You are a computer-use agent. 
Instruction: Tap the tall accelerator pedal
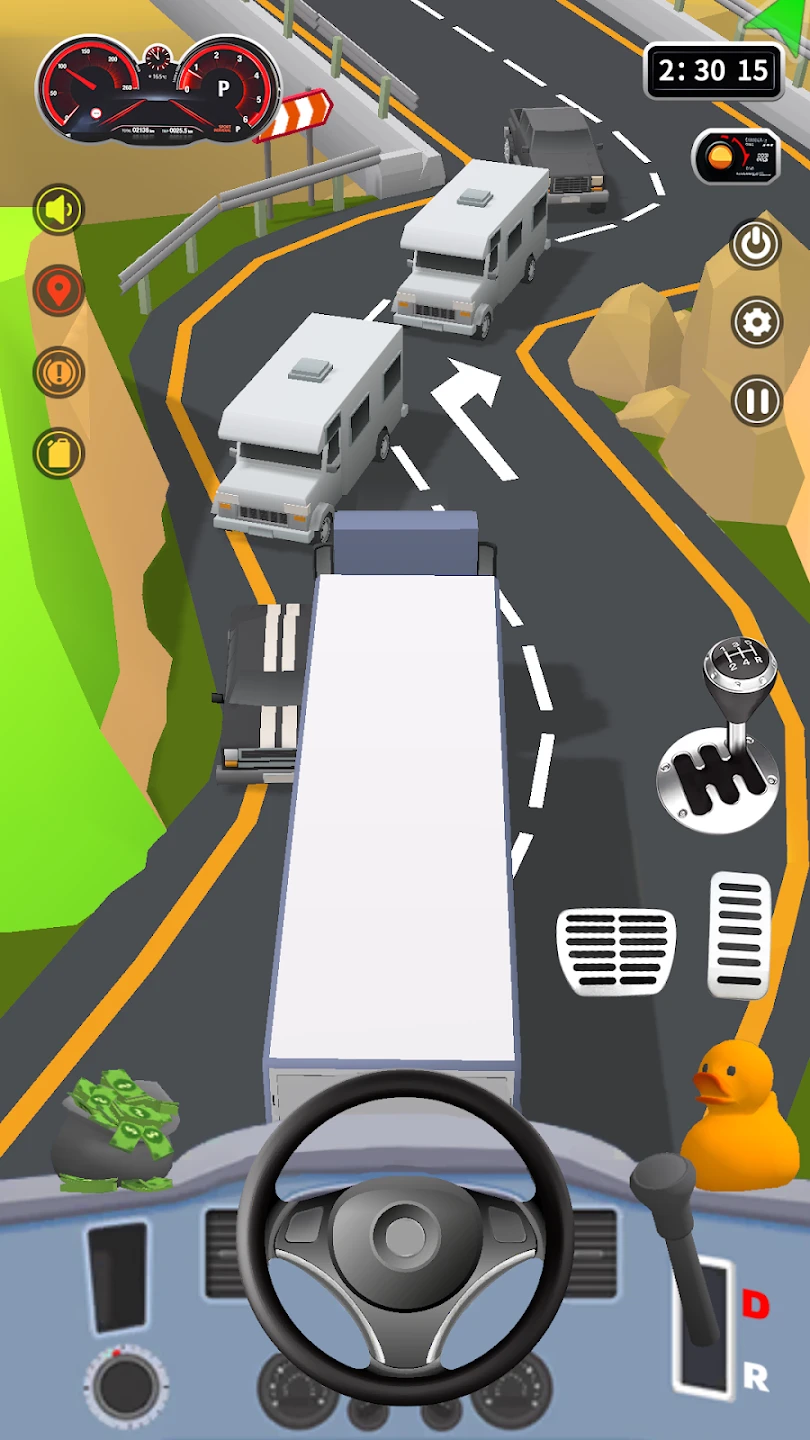tap(740, 935)
